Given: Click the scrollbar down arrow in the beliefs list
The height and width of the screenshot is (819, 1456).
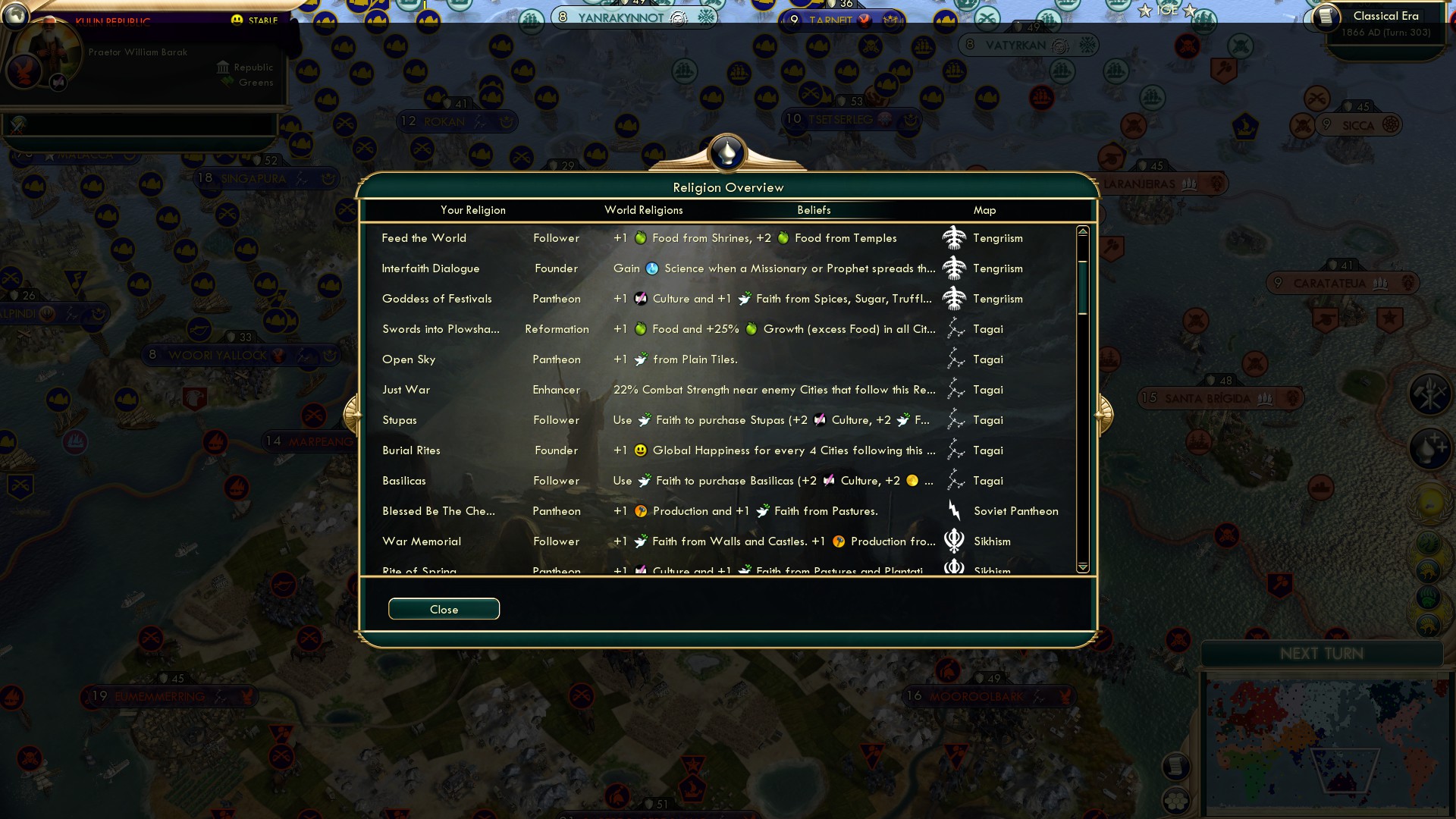Looking at the screenshot, I should tap(1083, 566).
